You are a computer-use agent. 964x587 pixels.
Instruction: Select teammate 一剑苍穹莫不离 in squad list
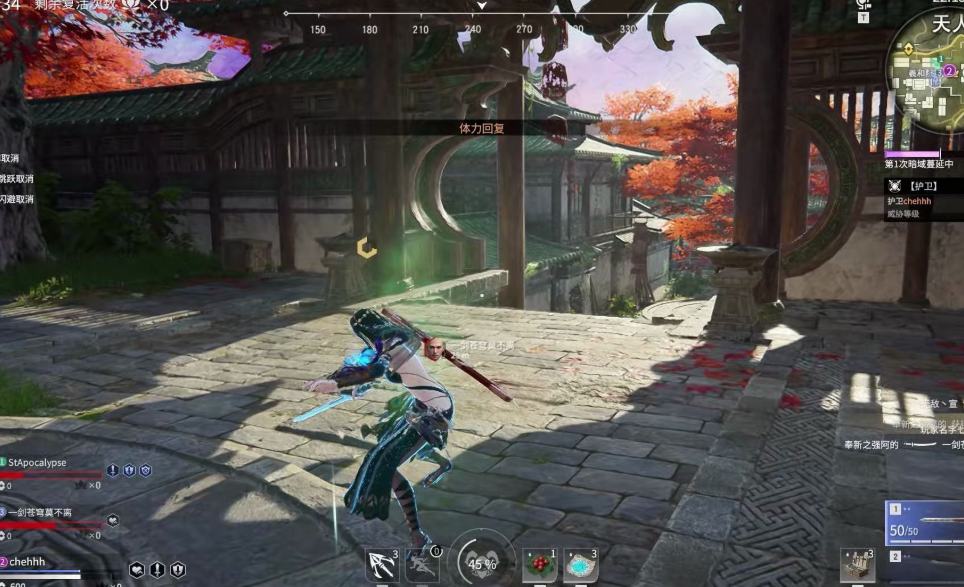point(40,512)
